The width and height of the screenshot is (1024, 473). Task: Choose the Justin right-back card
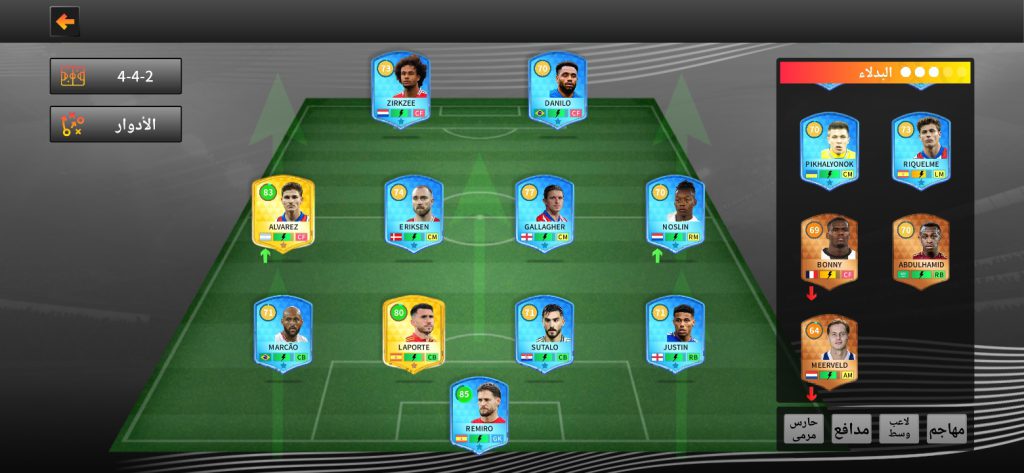(674, 332)
